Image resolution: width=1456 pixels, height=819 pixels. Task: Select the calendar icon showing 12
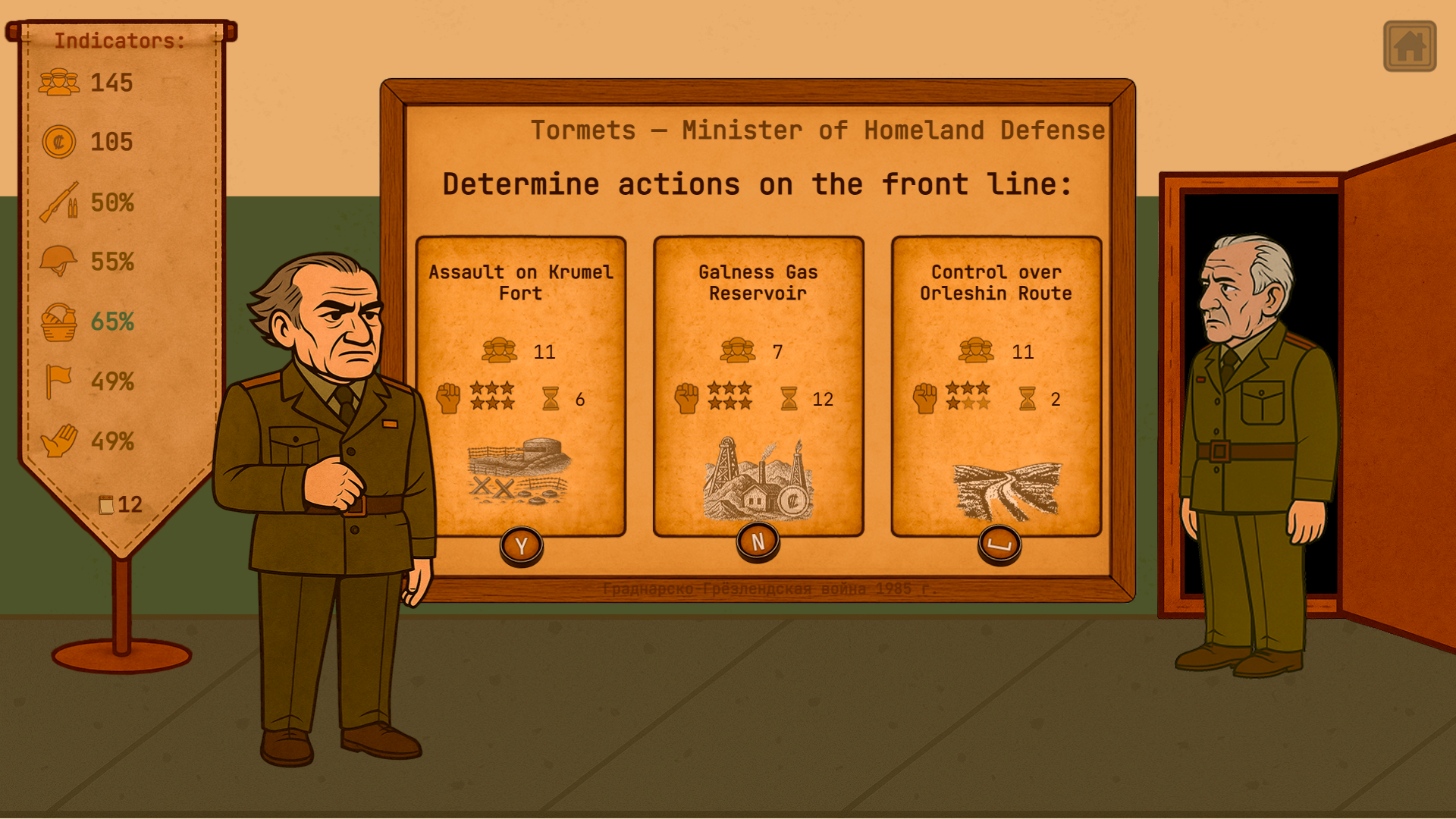pyautogui.click(x=106, y=504)
